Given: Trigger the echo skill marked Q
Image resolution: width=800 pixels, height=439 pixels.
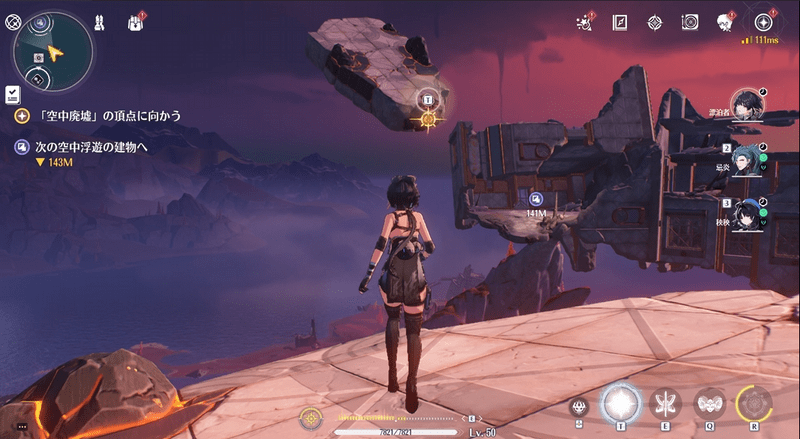Looking at the screenshot, I should click(710, 404).
